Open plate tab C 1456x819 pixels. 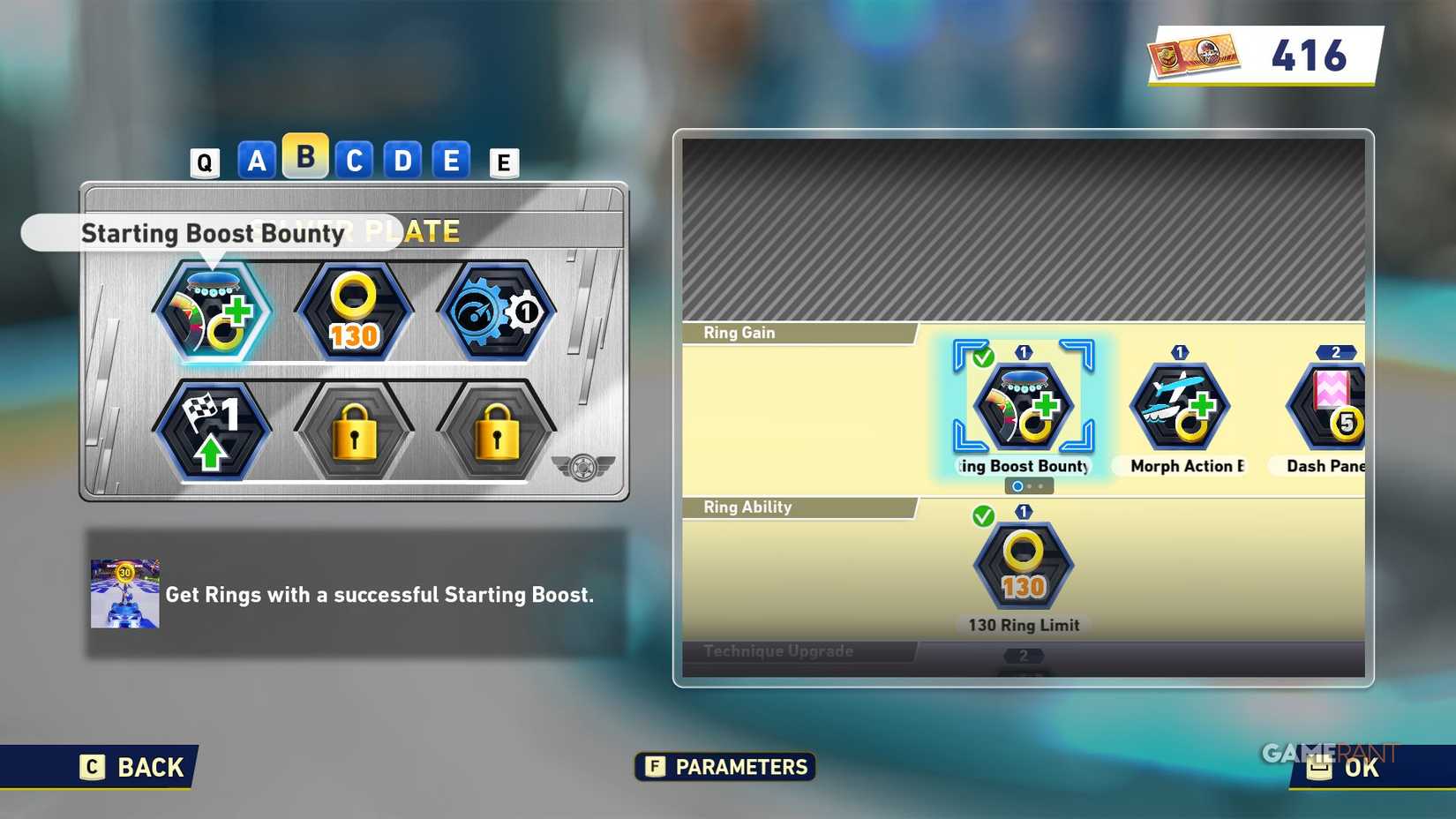(355, 161)
